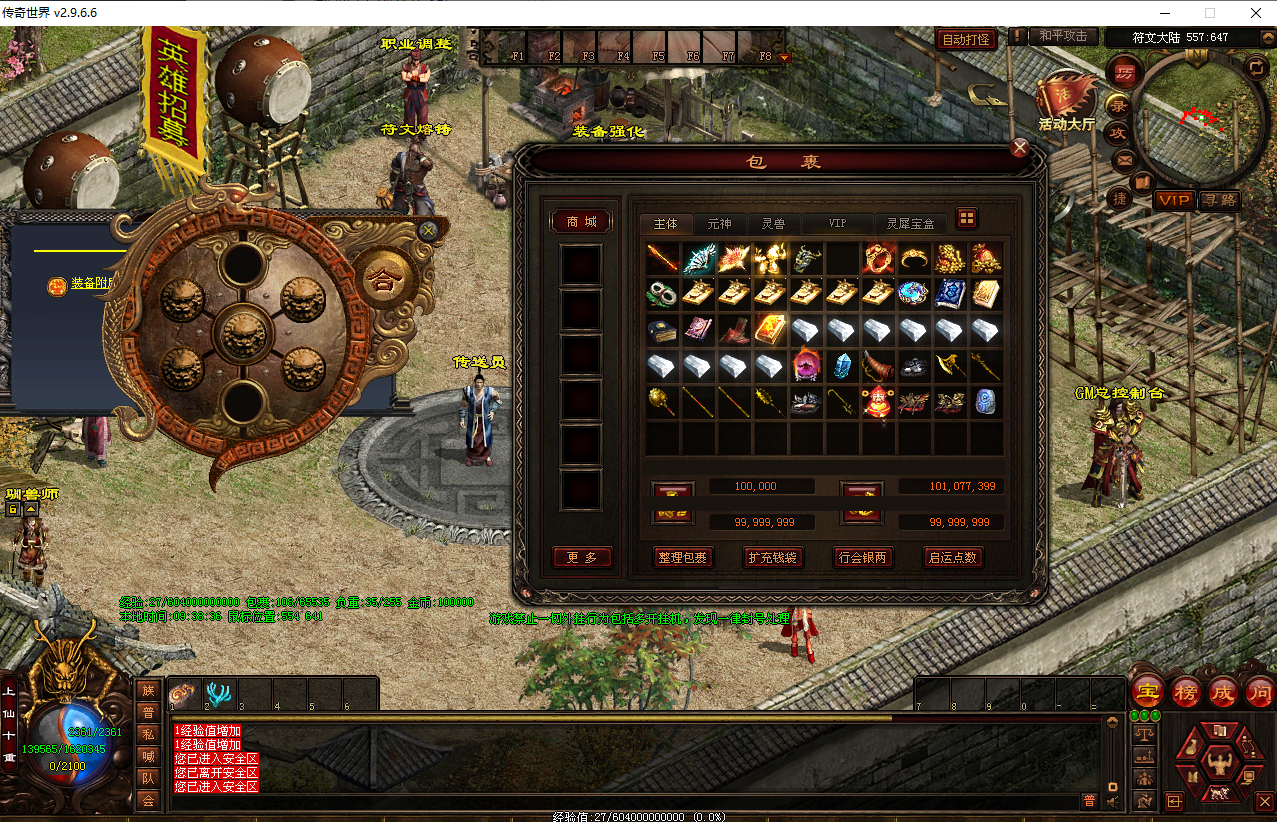Open the mail envelope icon
This screenshot has height=822, width=1277.
tap(1124, 160)
